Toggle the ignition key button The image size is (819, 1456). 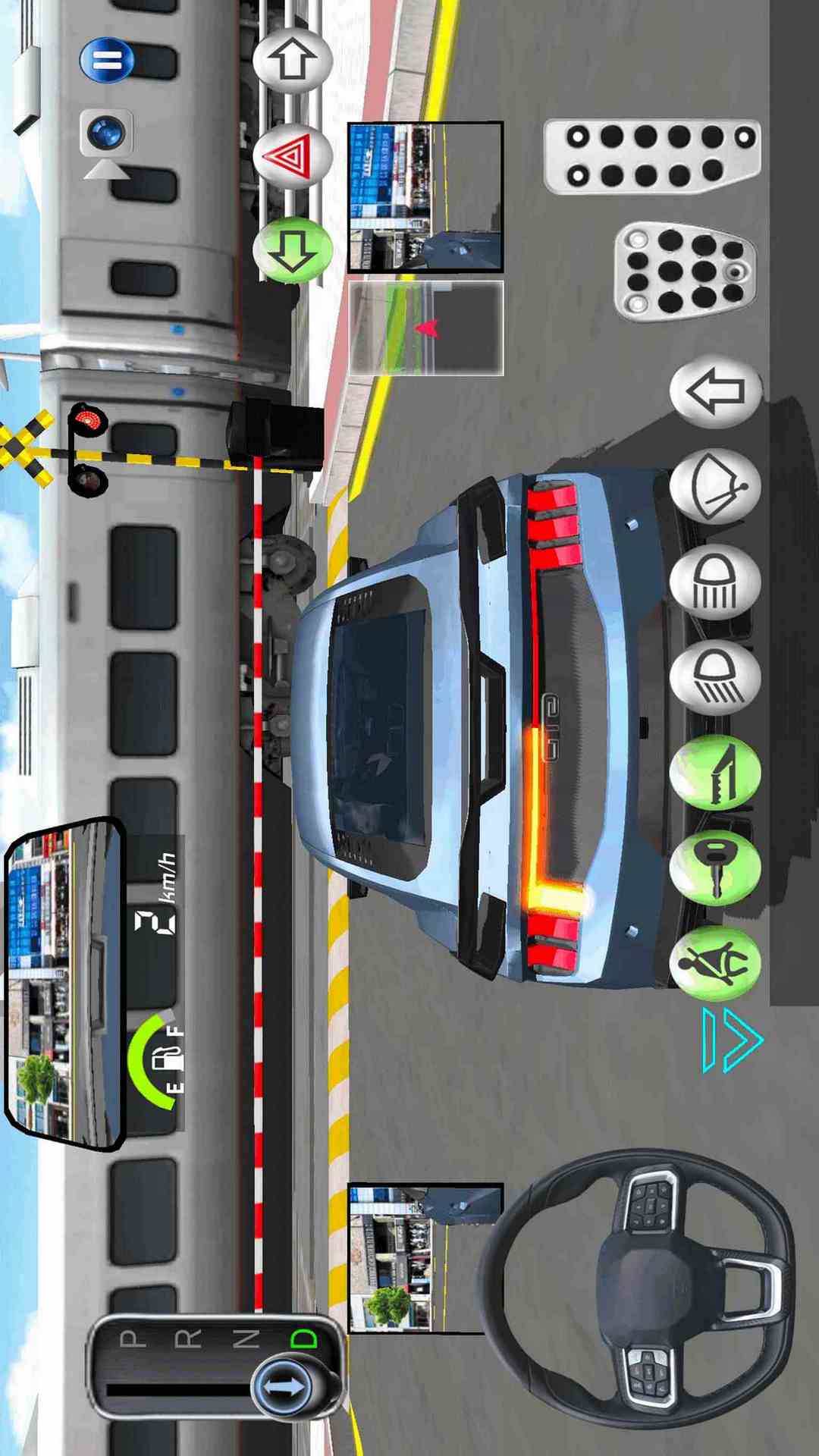(715, 867)
